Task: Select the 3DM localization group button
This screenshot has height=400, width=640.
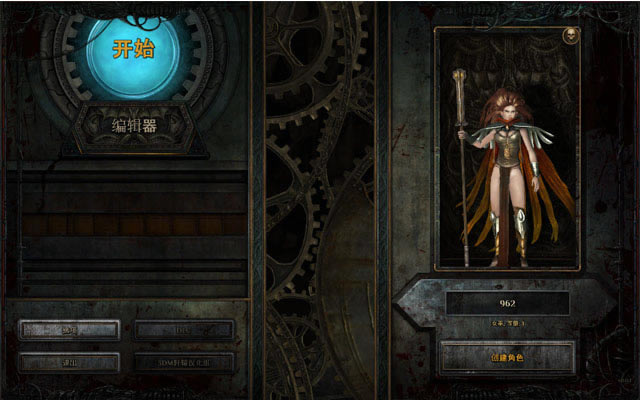Action: coord(185,361)
